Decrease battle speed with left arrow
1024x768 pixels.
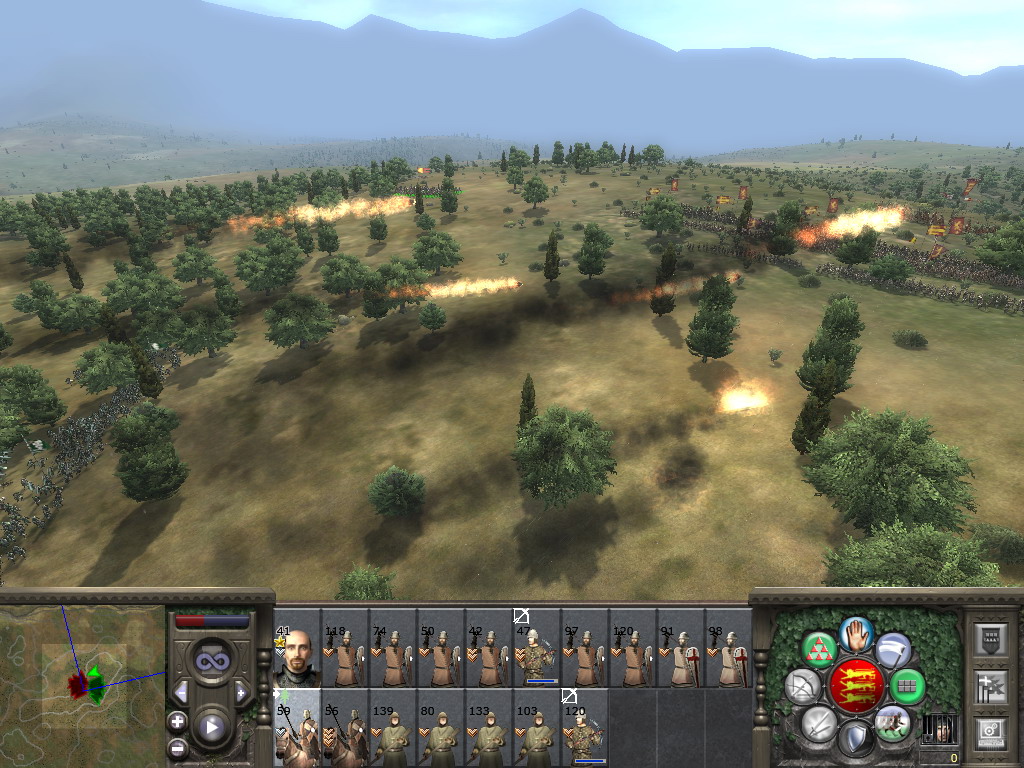coord(181,692)
